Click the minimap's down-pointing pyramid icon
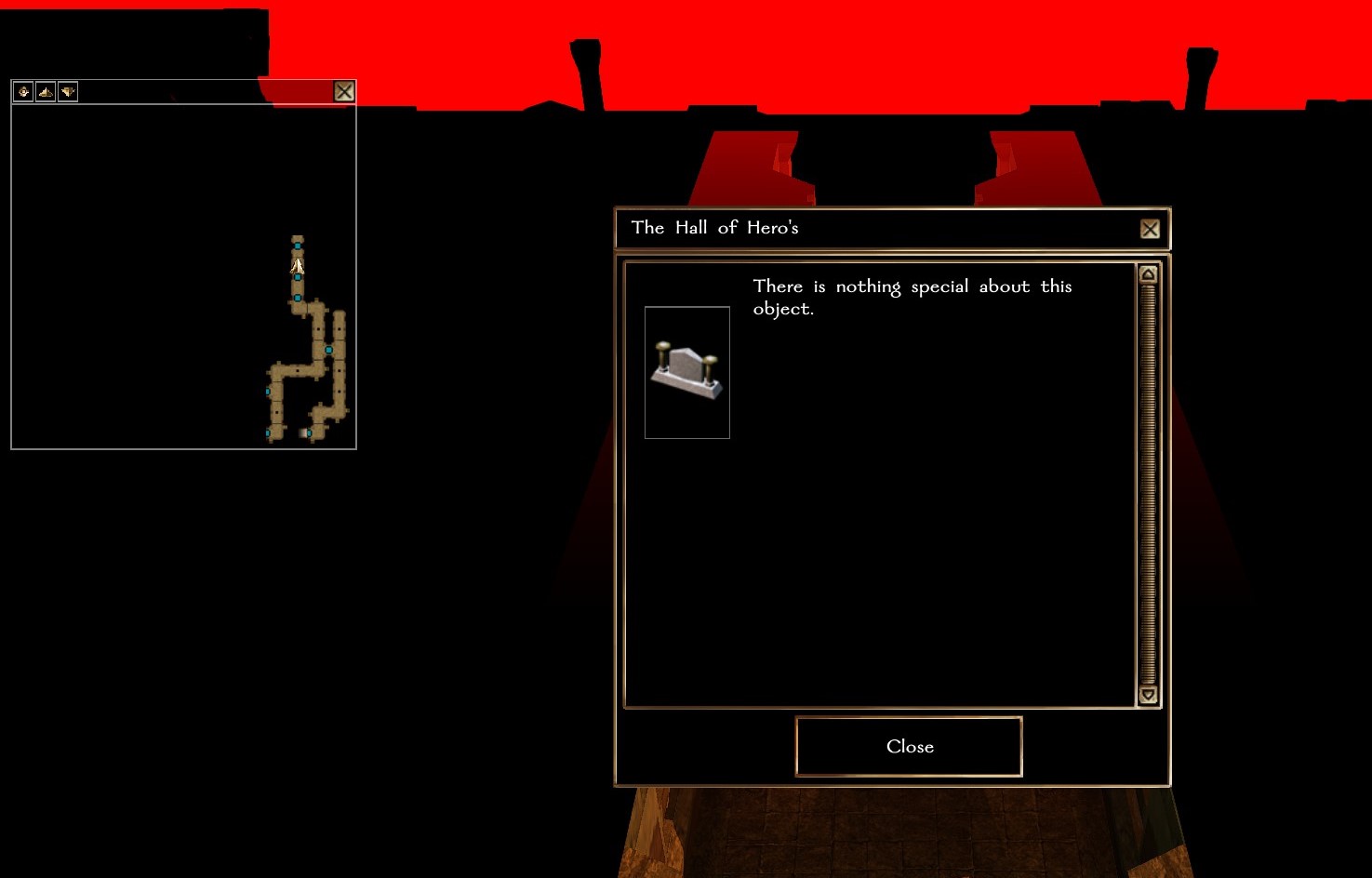This screenshot has height=878, width=1372. [x=68, y=91]
